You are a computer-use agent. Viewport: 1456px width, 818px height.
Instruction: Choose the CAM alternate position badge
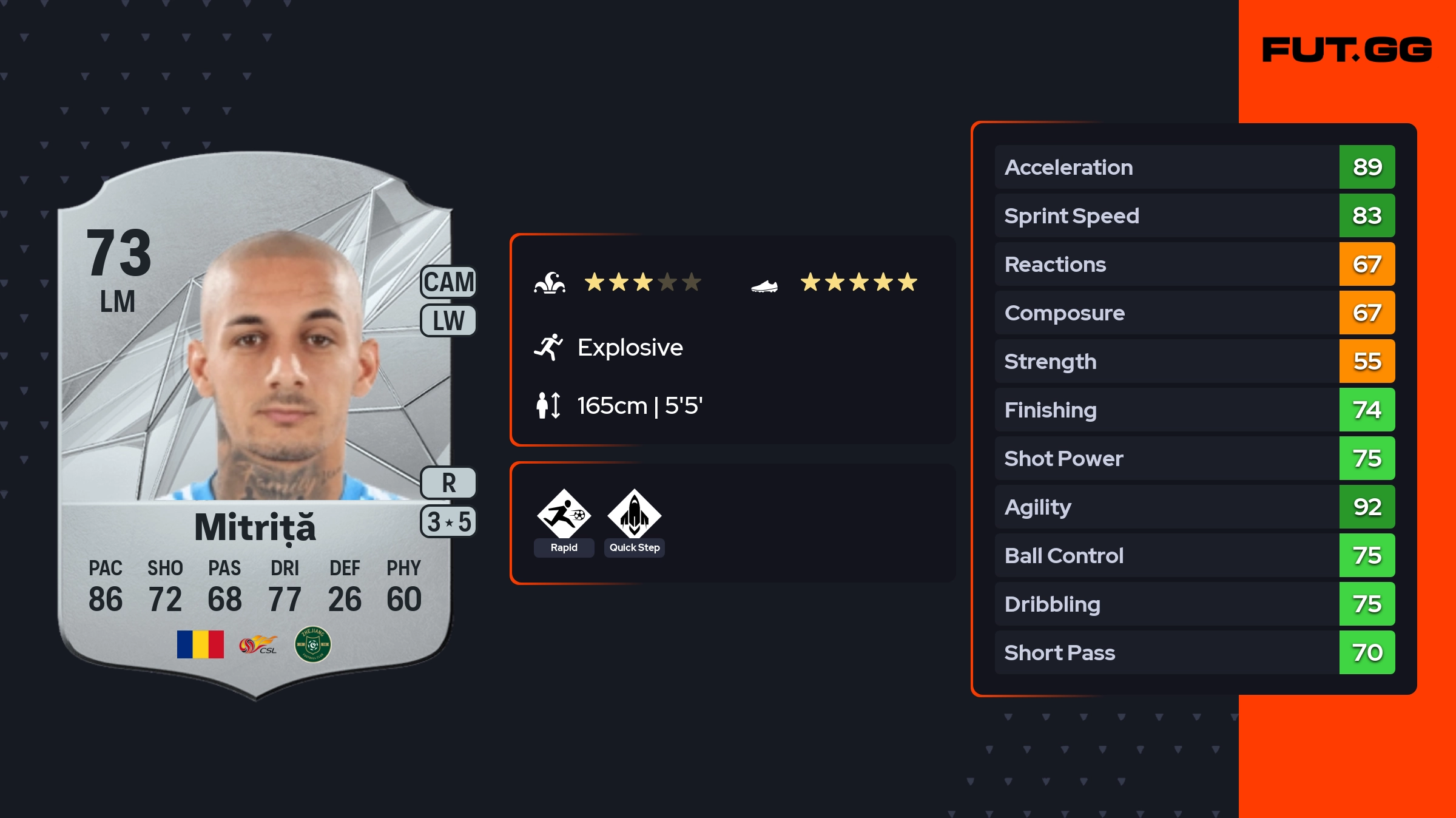(448, 282)
